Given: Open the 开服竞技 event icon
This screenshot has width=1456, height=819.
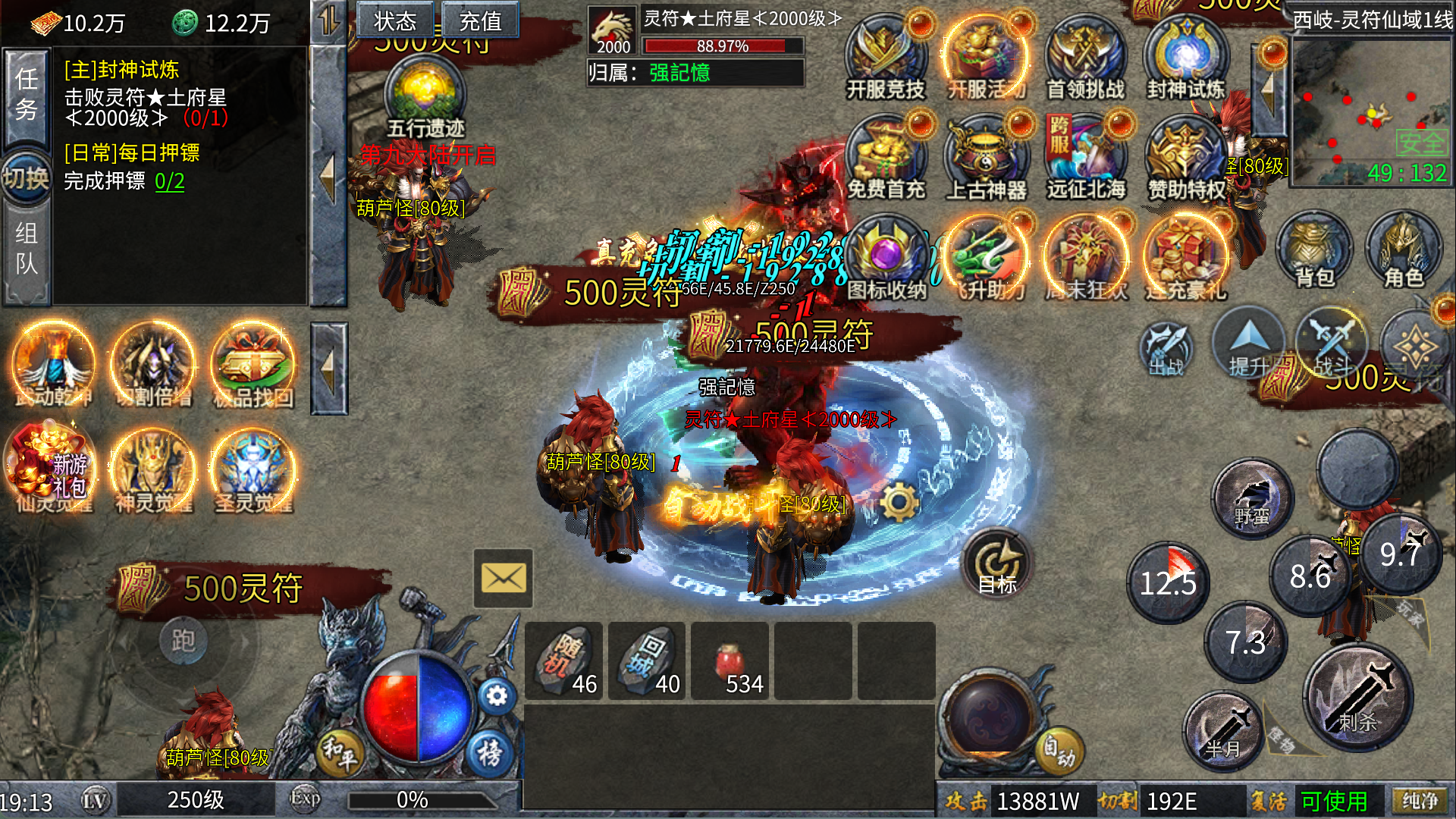Looking at the screenshot, I should tap(885, 61).
